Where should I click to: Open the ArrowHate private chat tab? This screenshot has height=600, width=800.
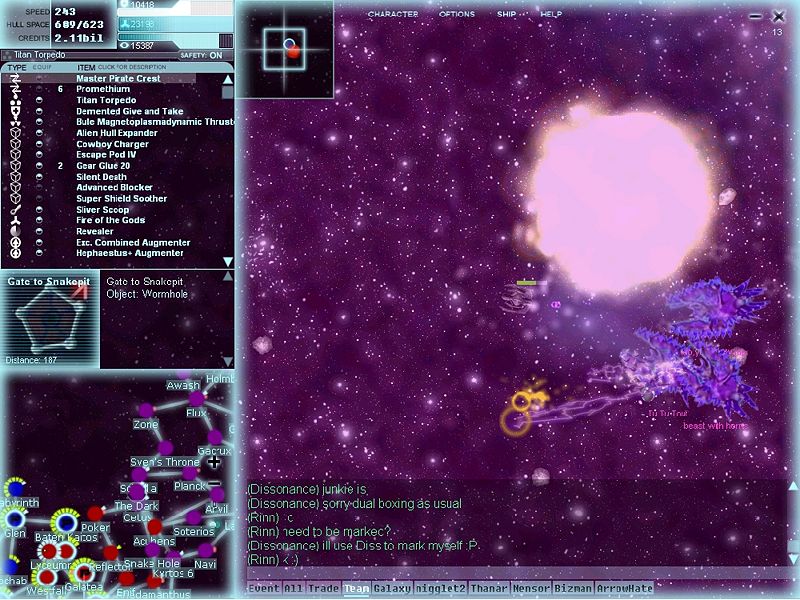(625, 589)
